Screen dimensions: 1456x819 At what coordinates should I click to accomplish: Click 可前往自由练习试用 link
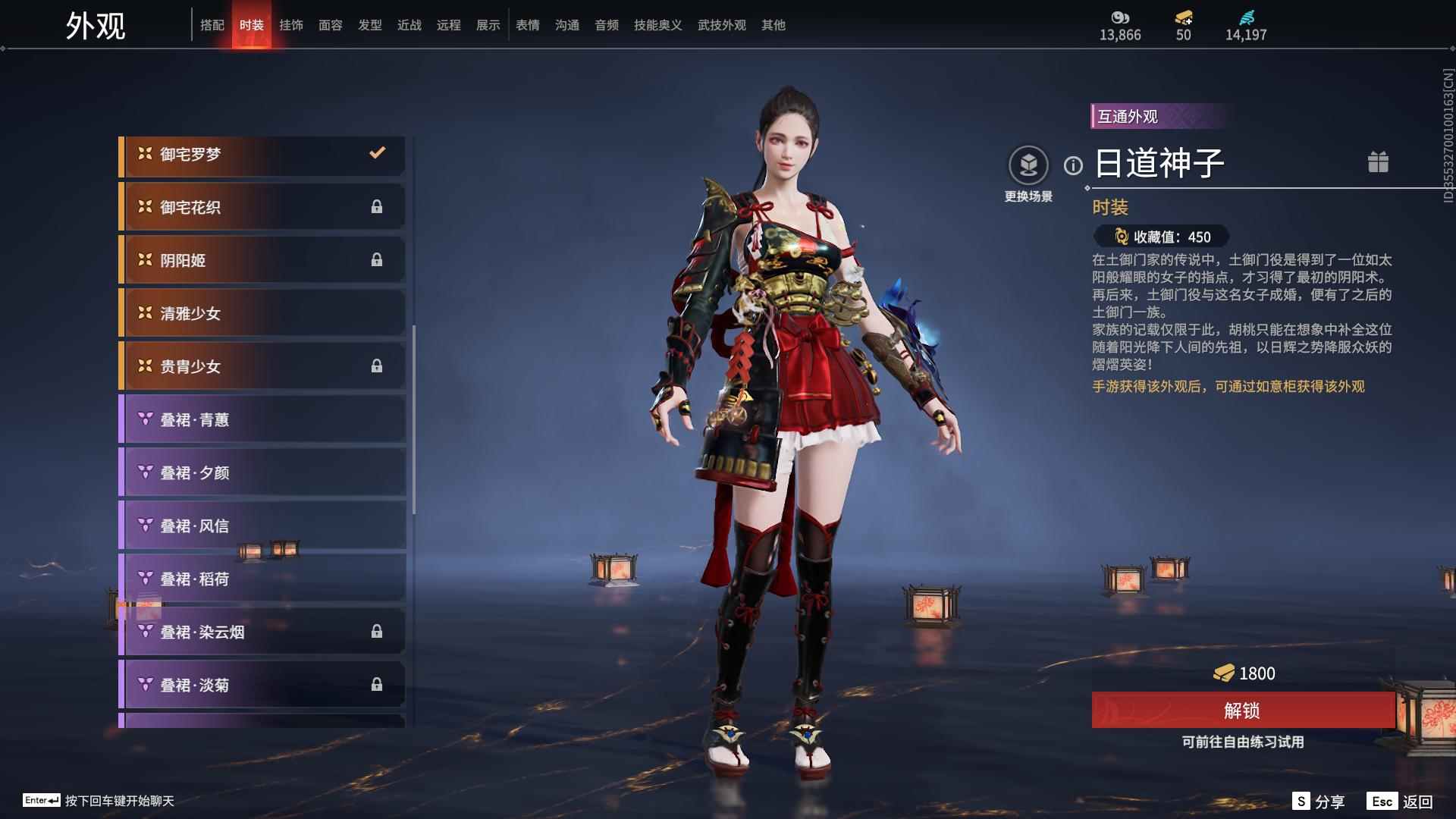coord(1243,743)
